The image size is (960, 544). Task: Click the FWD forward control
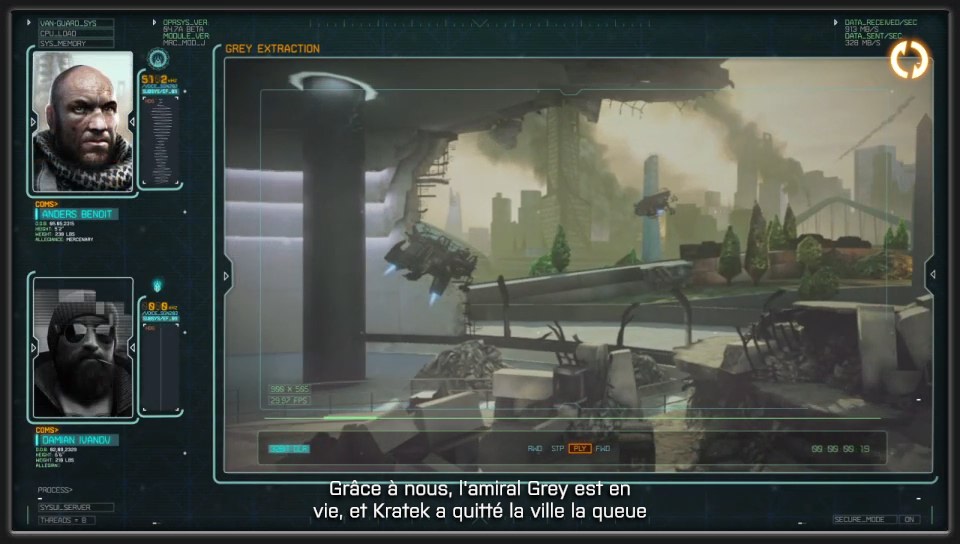603,448
